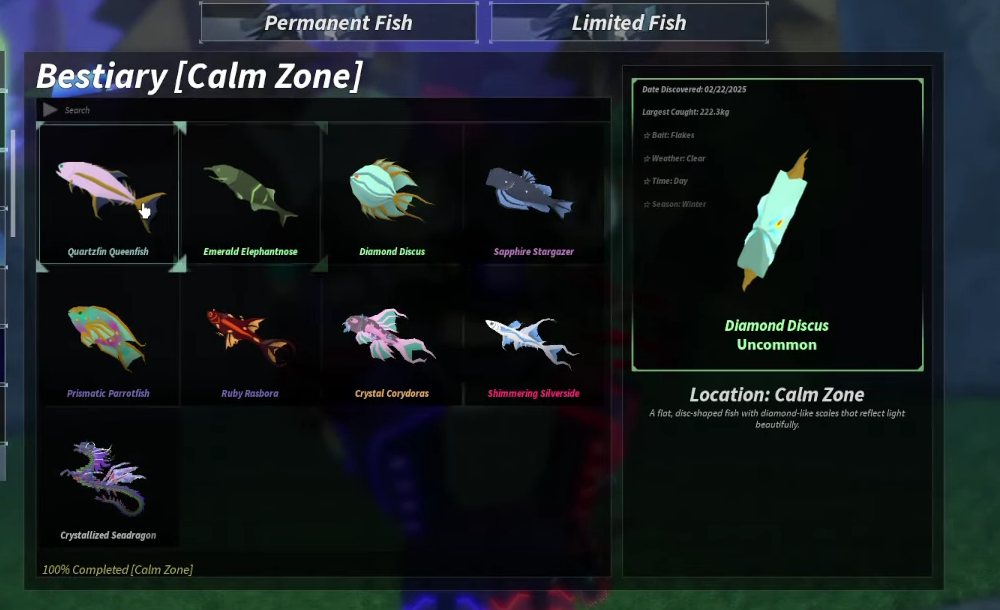
Task: Open the Sapphire Stargazer entry
Action: 533,194
